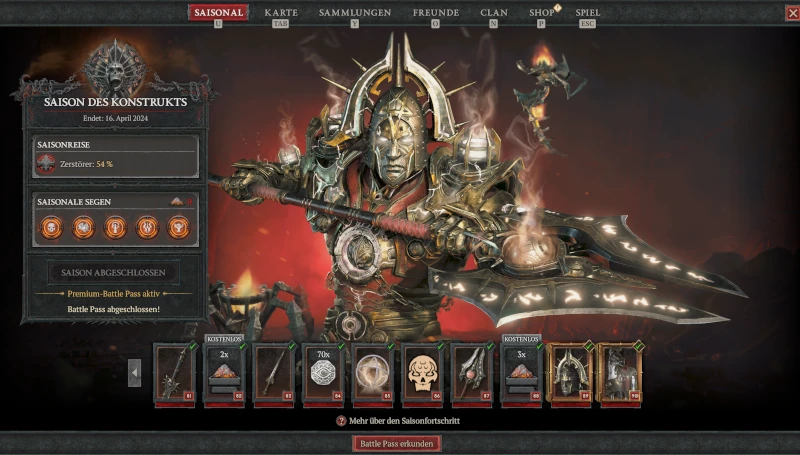This screenshot has width=800, height=455.
Task: Pick the tier 90 armor reward
Action: pos(619,372)
